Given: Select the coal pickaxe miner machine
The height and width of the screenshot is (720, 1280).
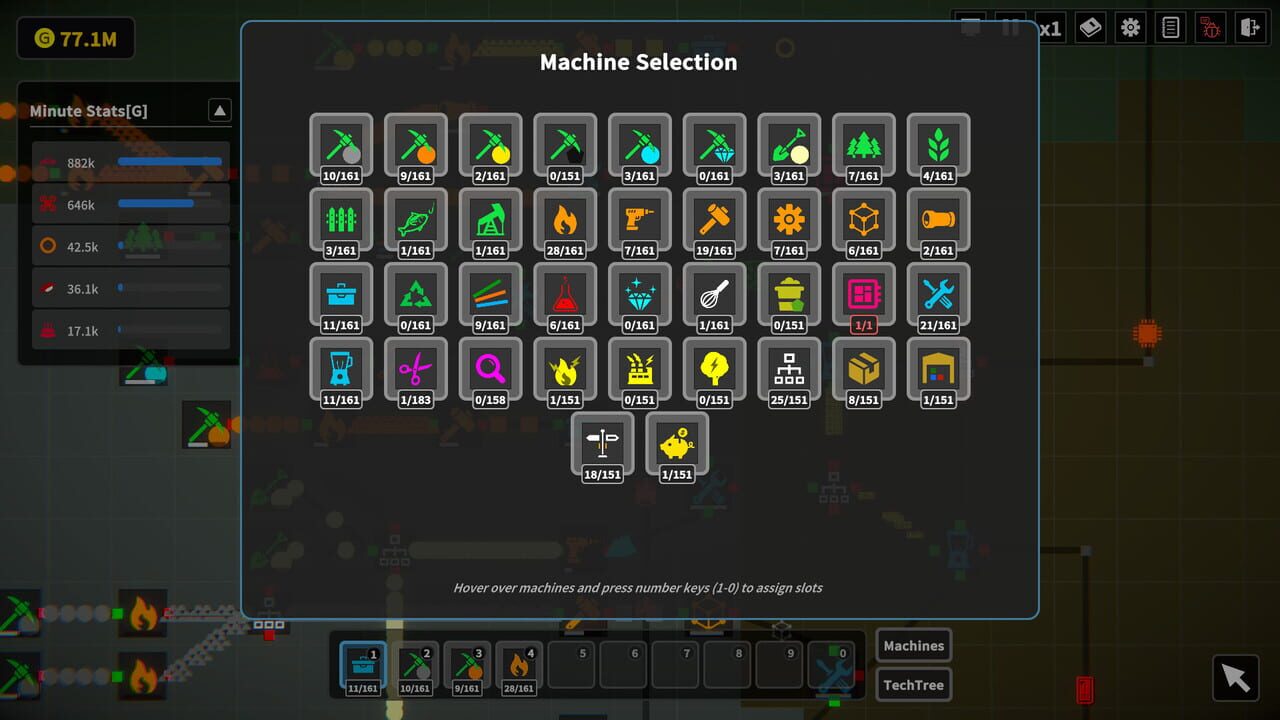Looking at the screenshot, I should tap(565, 145).
